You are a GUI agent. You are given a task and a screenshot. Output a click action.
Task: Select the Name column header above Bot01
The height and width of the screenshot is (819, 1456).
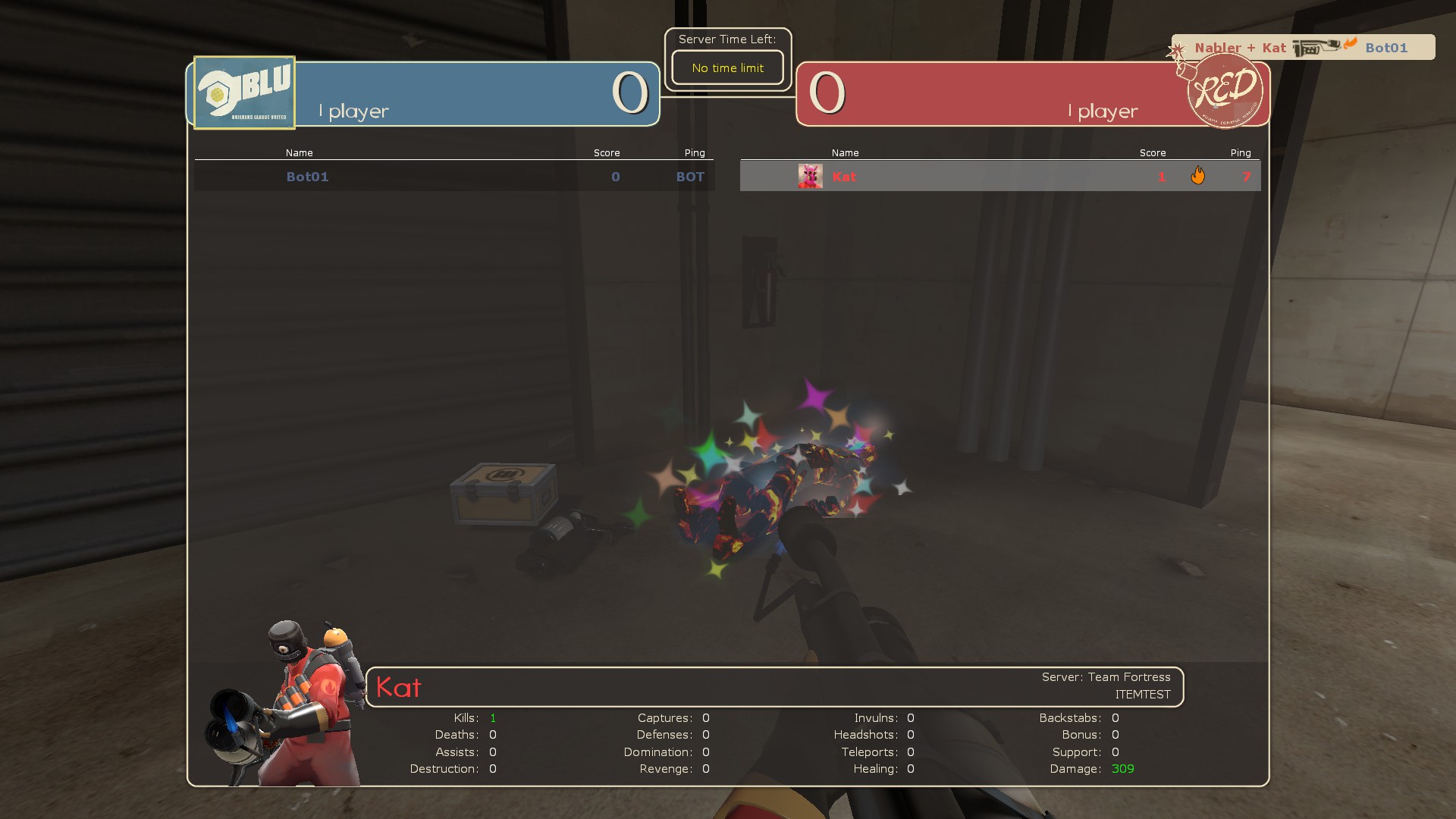coord(300,152)
